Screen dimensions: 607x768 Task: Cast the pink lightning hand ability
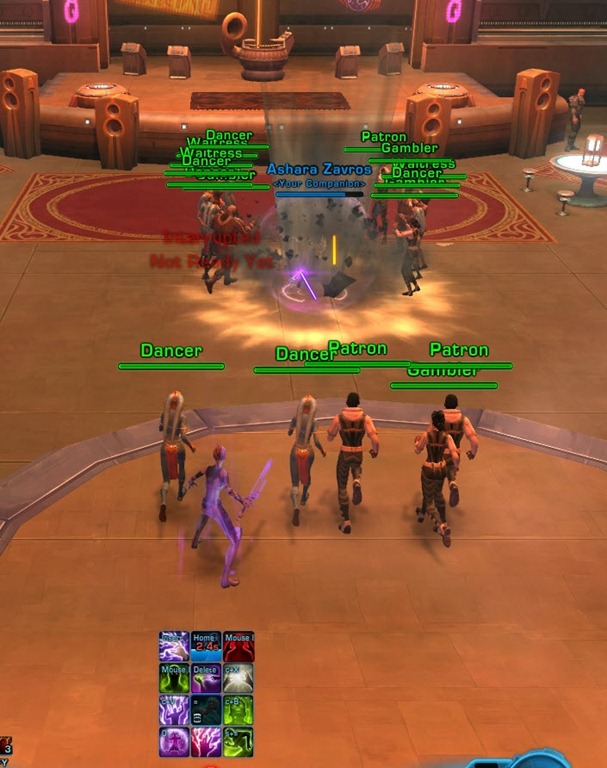(x=206, y=741)
